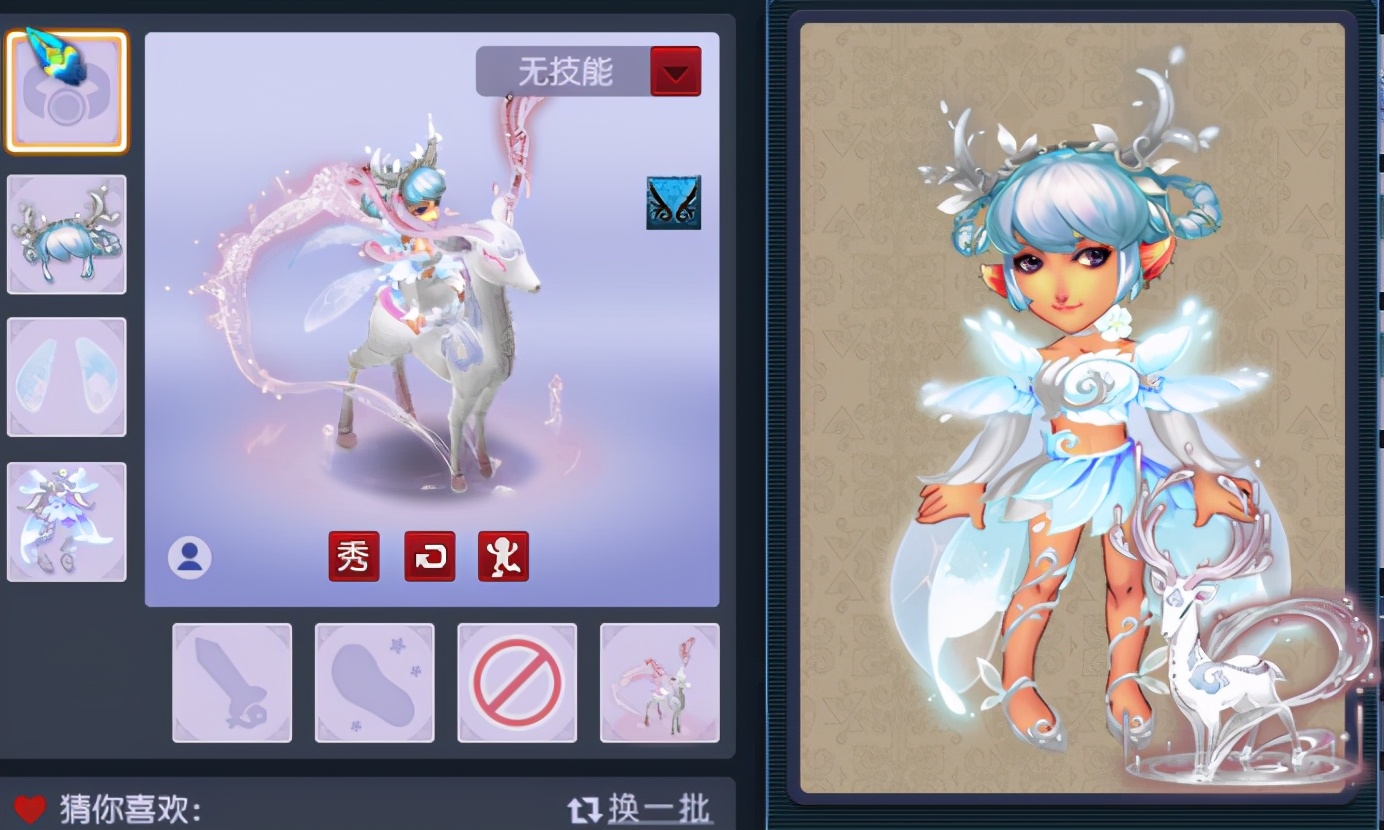The width and height of the screenshot is (1384, 830).
Task: Click the dancing figure animation icon
Action: [502, 557]
